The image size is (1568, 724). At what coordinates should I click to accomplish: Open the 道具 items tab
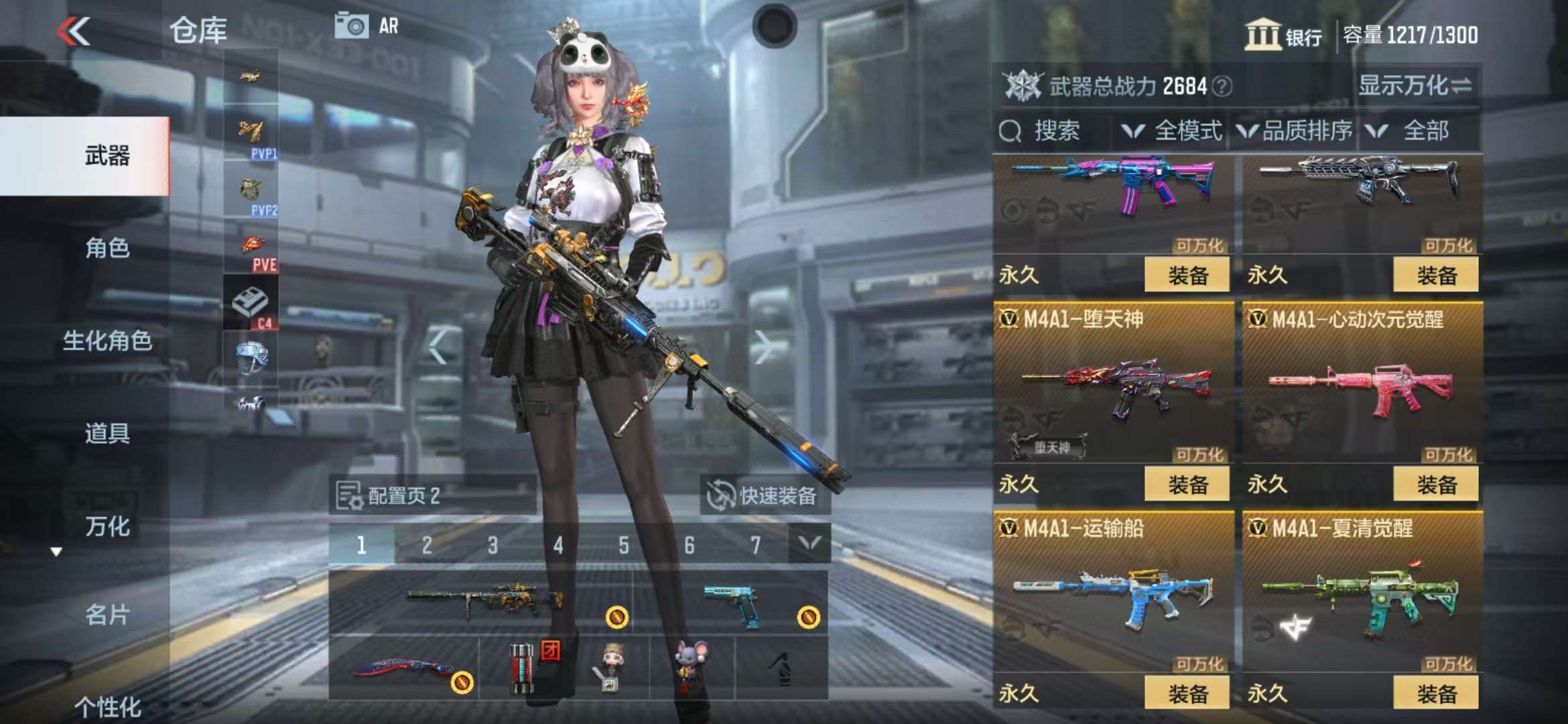coord(107,433)
